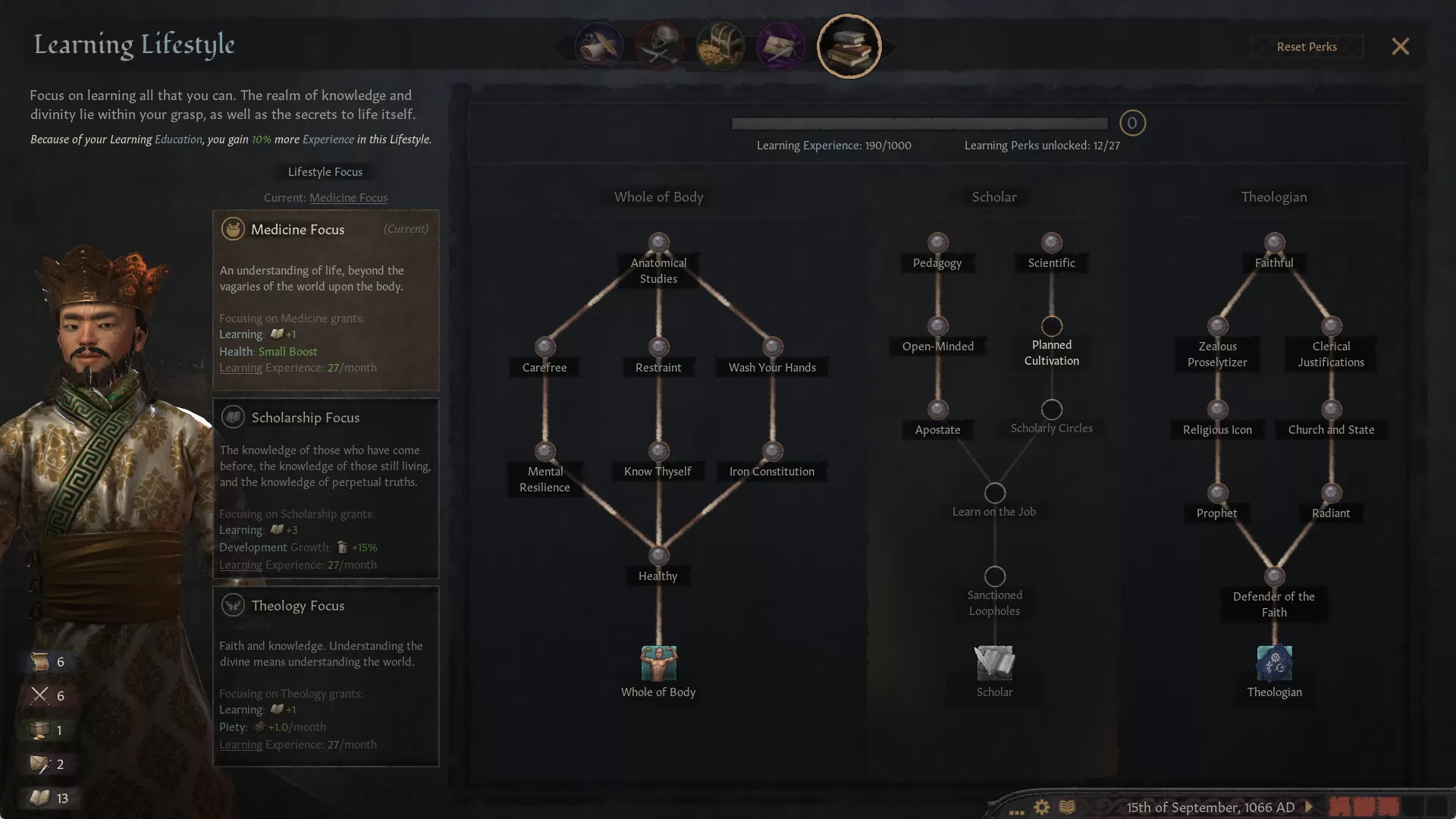Activate the Planned Cultivation perk node
1456x819 pixels.
[x=1051, y=326]
